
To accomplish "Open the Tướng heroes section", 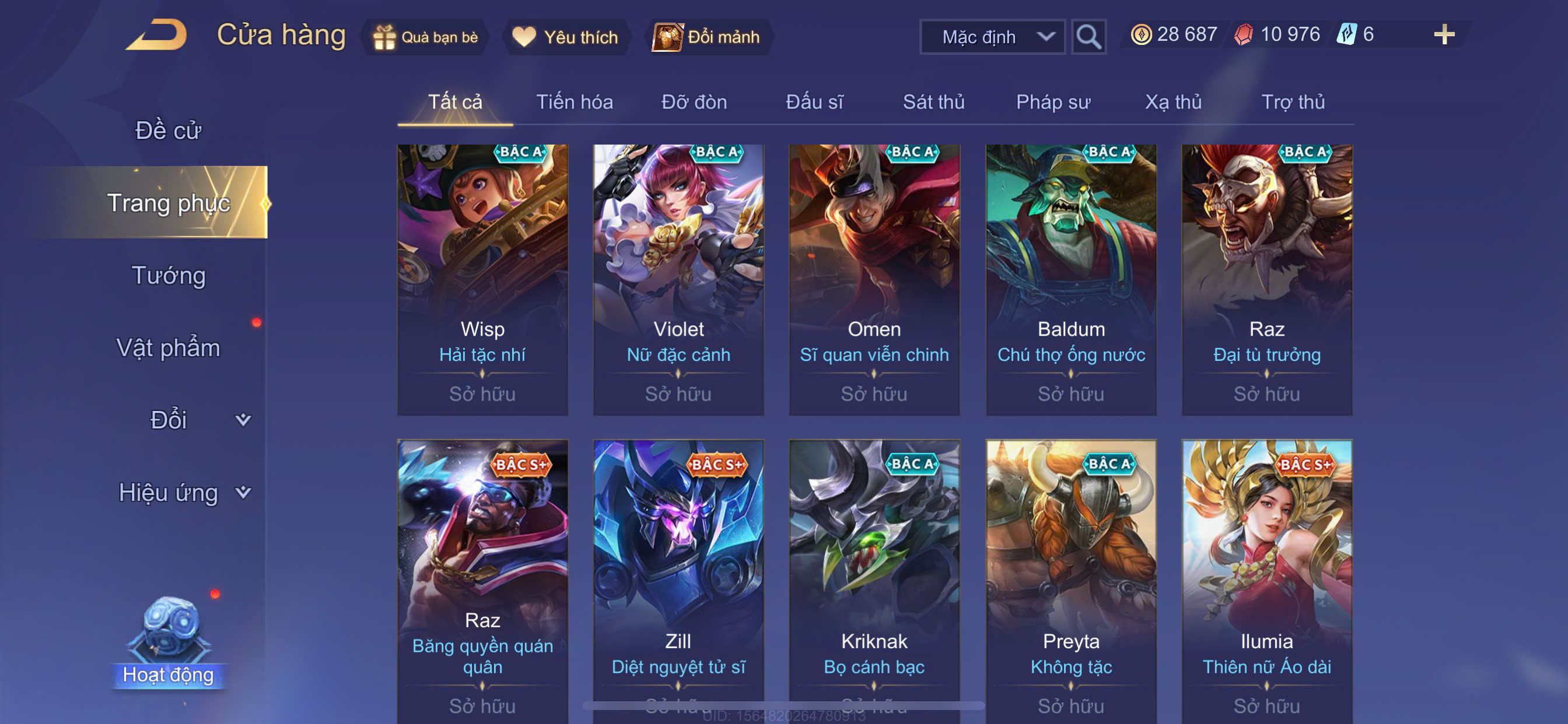I will 168,276.
